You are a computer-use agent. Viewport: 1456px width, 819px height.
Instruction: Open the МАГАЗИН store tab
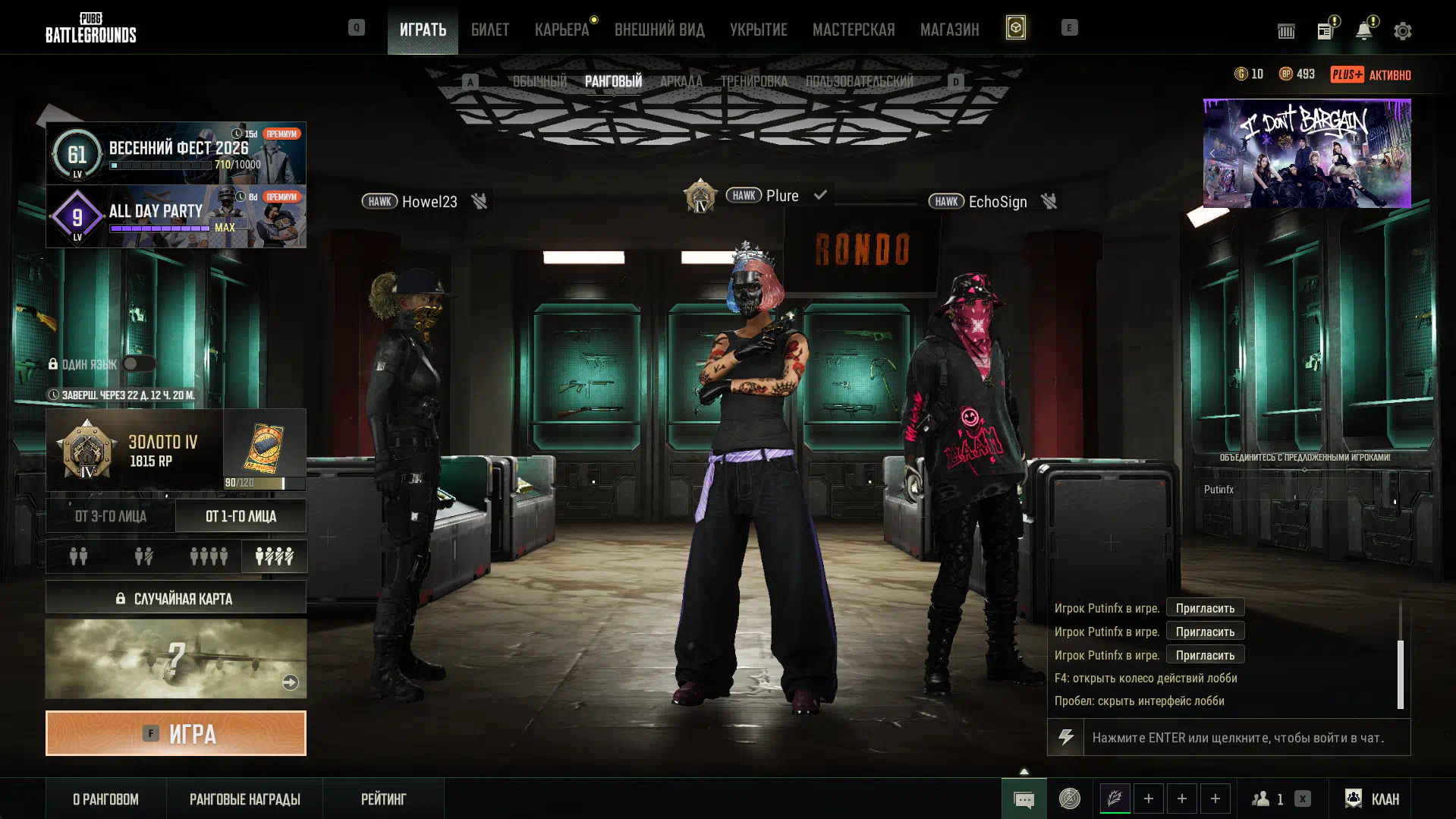click(x=949, y=30)
